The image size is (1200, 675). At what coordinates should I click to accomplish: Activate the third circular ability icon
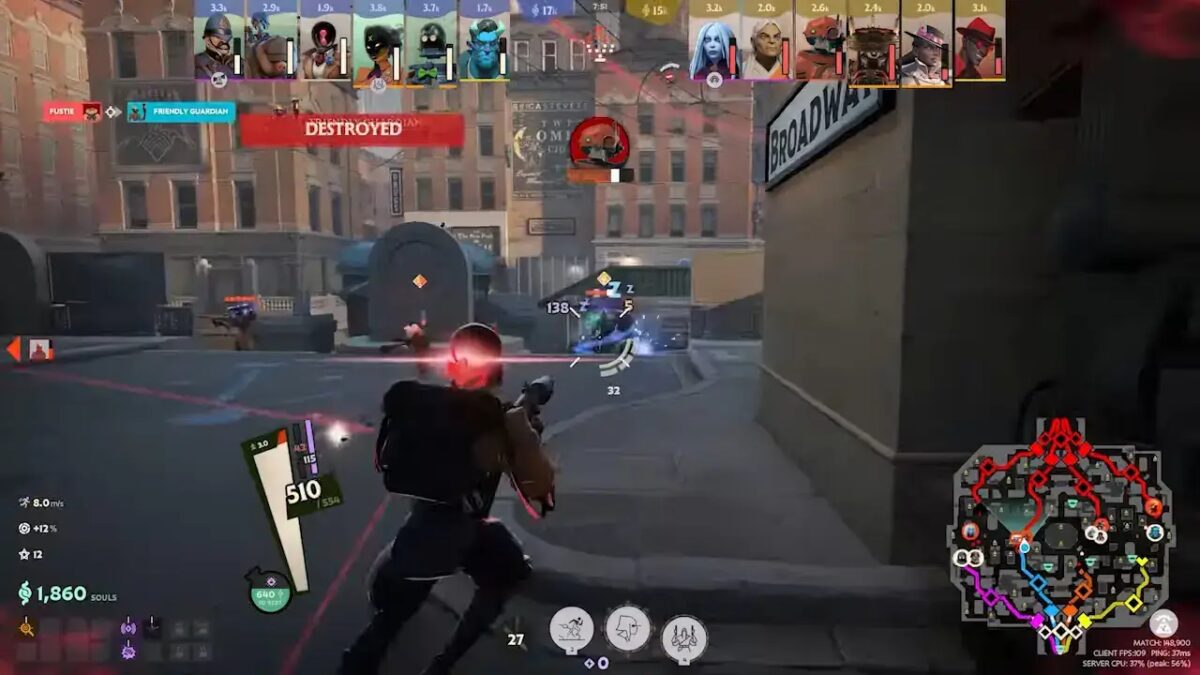click(x=684, y=637)
